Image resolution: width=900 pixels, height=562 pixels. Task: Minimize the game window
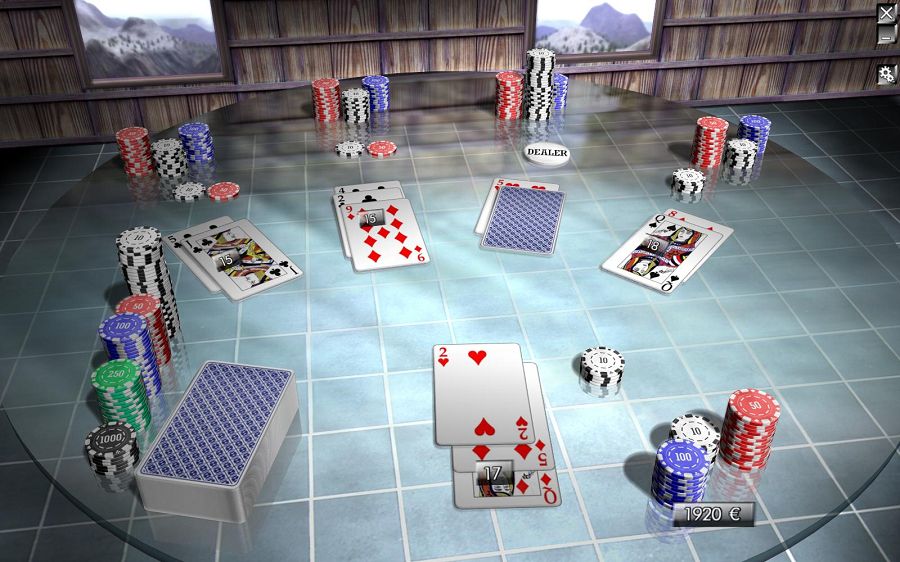tap(886, 36)
